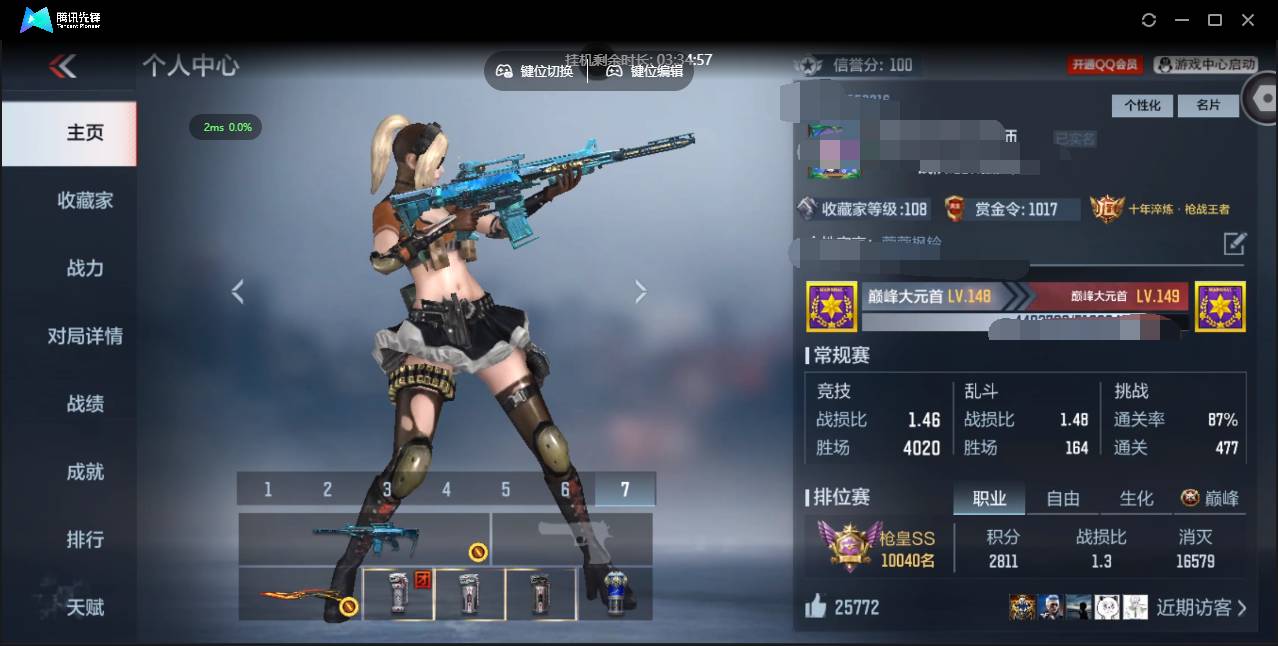This screenshot has height=646, width=1278.
Task: Switch to the 排行 menu entry
Action: click(x=85, y=540)
